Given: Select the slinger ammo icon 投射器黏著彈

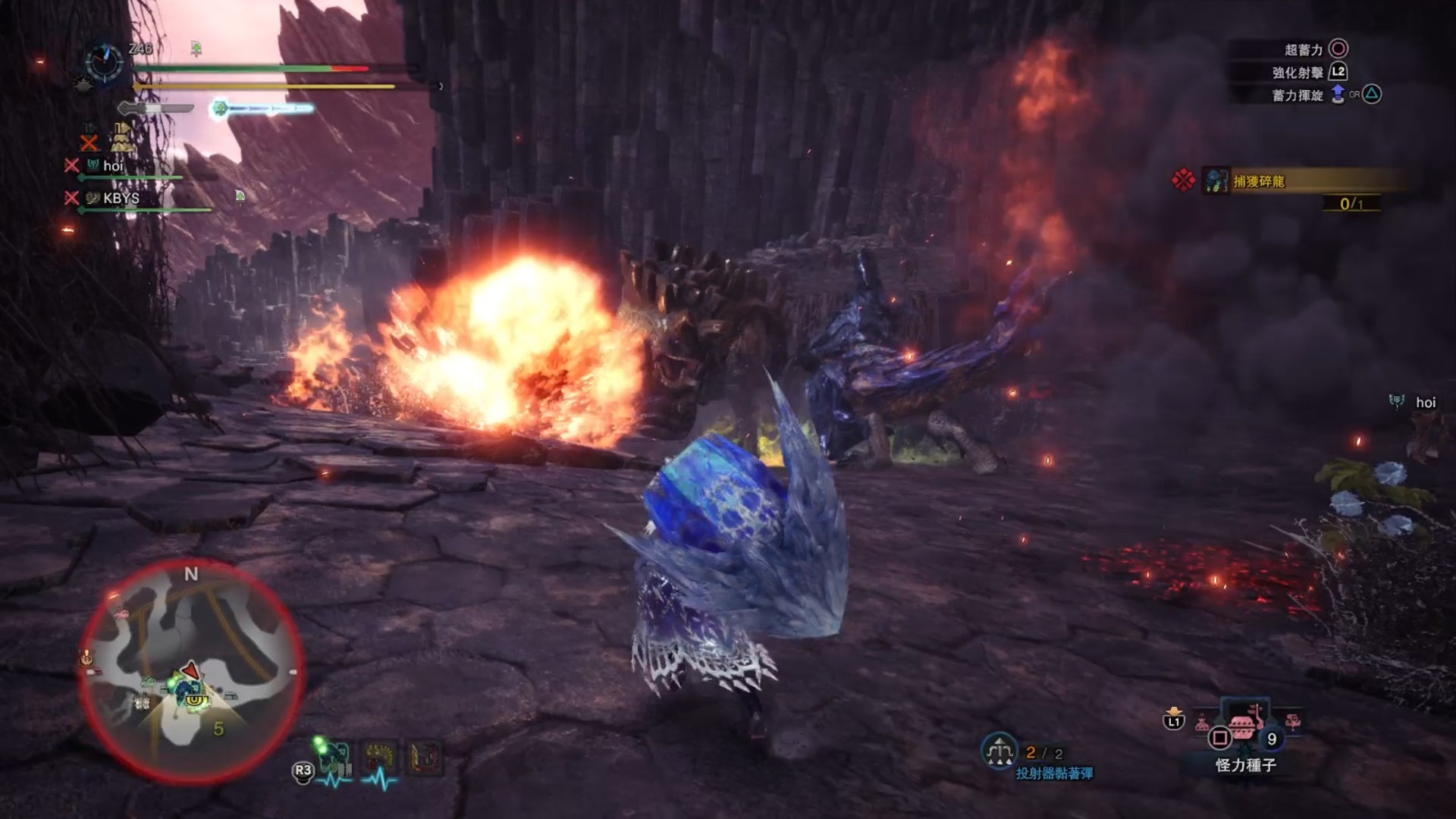Looking at the screenshot, I should [999, 751].
